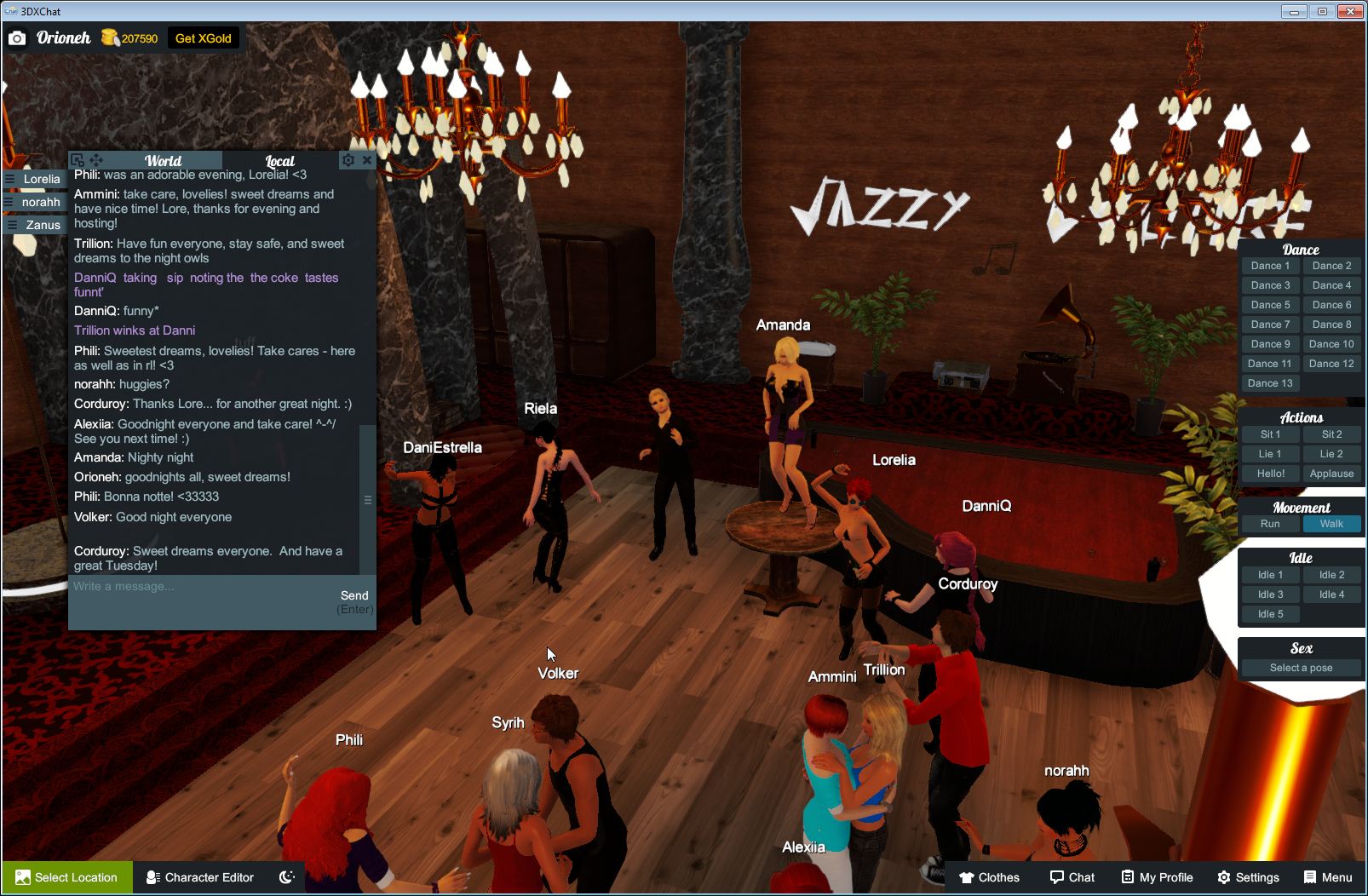Enable Run movement mode
The image size is (1368, 896).
1270,524
